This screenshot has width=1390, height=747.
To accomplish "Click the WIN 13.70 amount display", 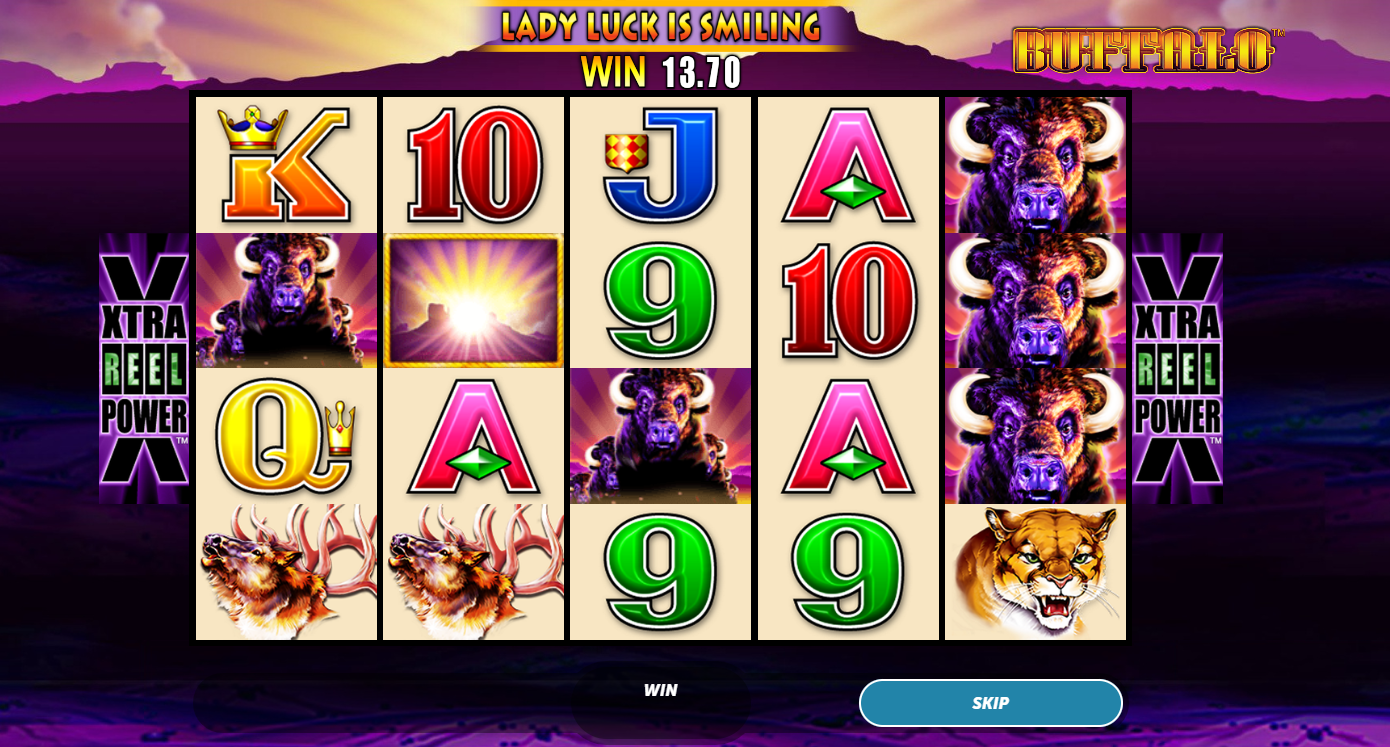I will (659, 71).
